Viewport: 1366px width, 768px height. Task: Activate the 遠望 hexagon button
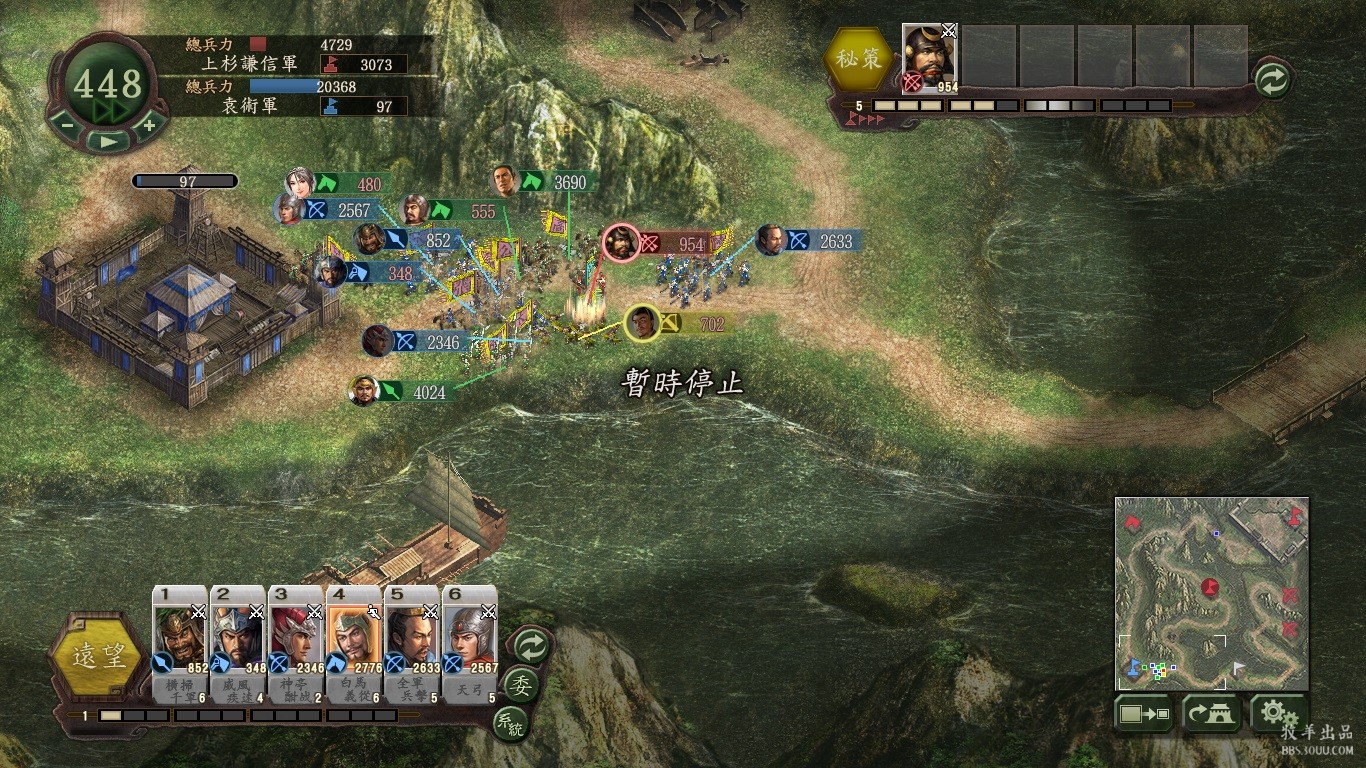97,656
